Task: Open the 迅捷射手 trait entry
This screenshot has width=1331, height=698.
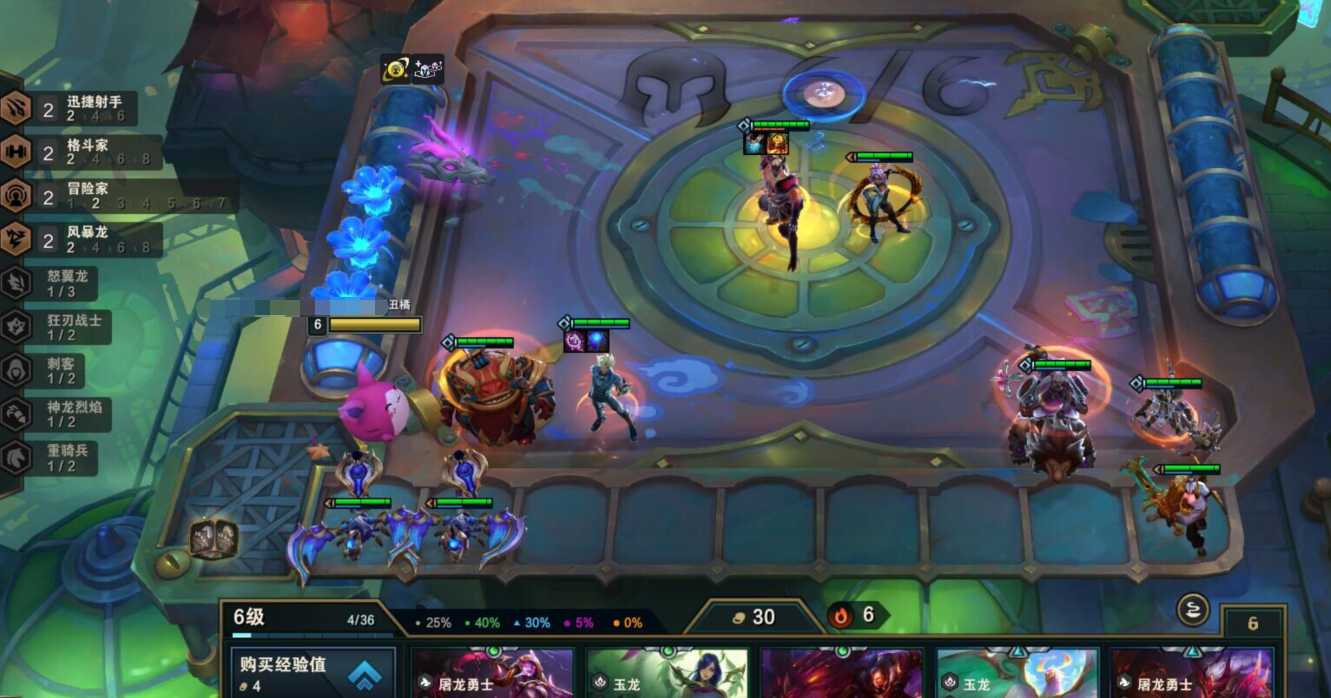Action: 78,108
